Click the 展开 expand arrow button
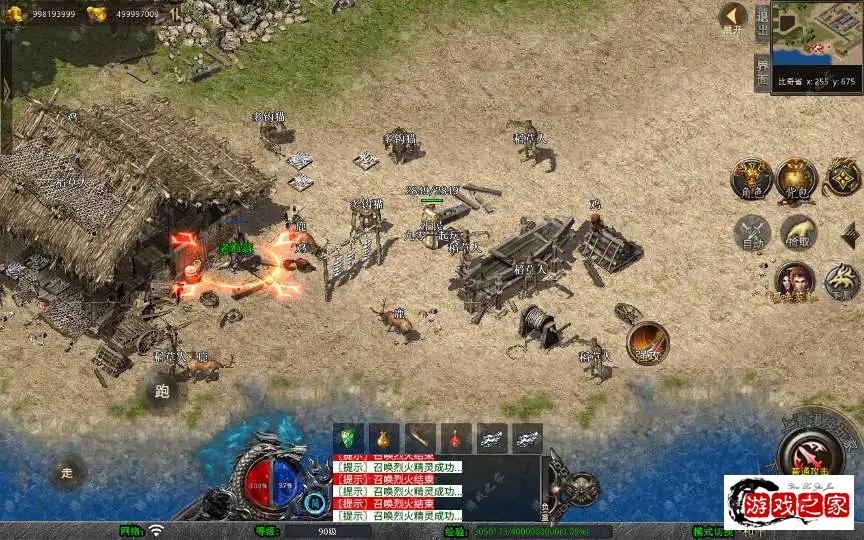 tap(733, 17)
